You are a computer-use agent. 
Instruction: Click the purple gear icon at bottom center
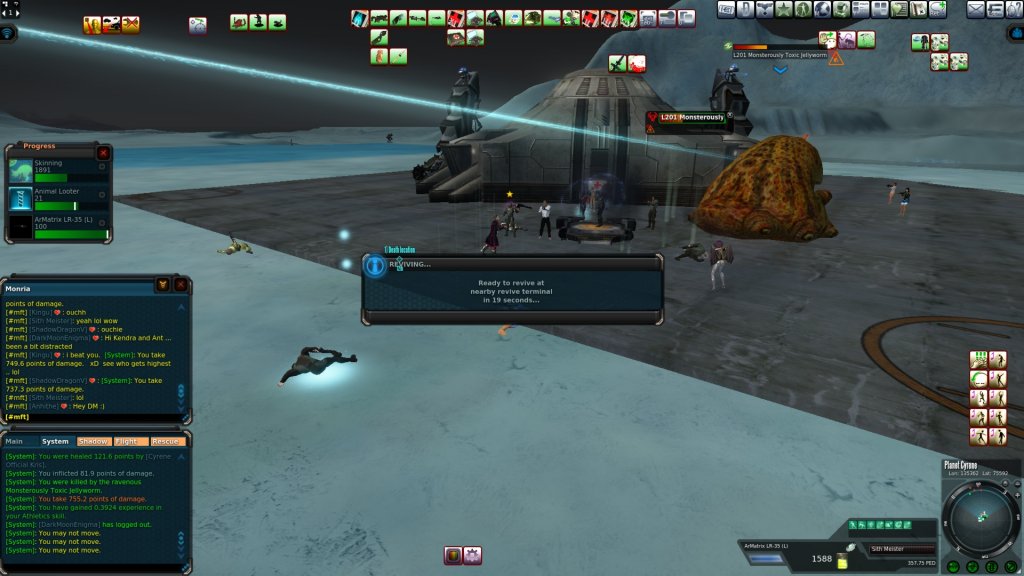coord(472,555)
